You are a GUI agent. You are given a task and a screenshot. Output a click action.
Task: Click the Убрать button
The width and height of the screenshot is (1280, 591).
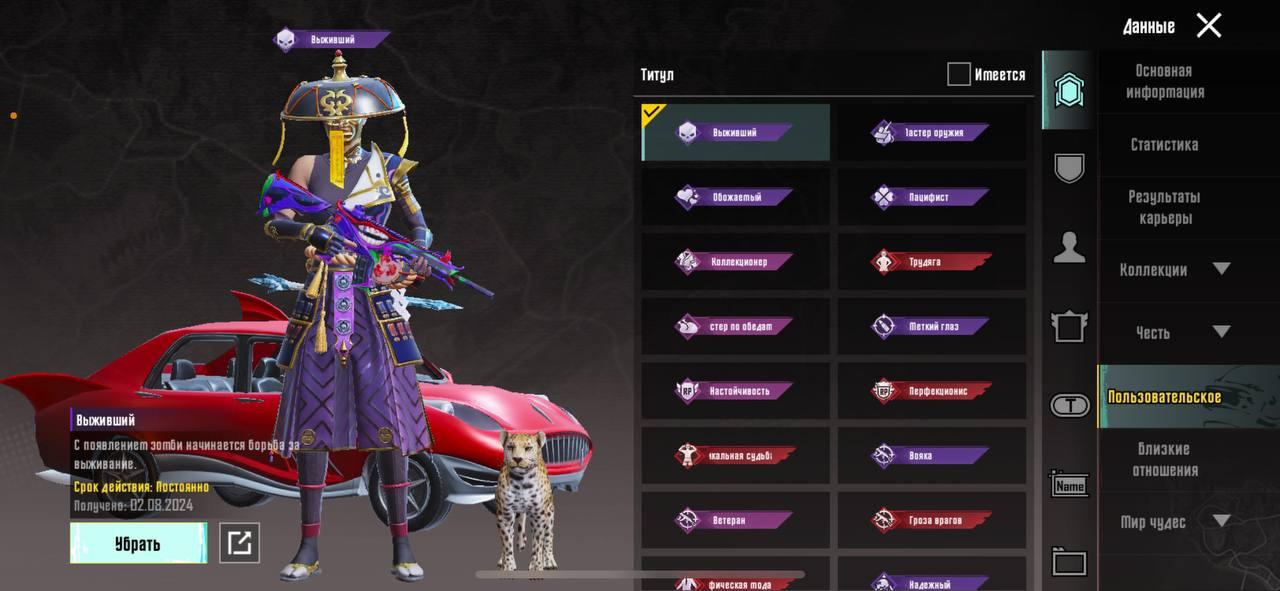point(138,543)
